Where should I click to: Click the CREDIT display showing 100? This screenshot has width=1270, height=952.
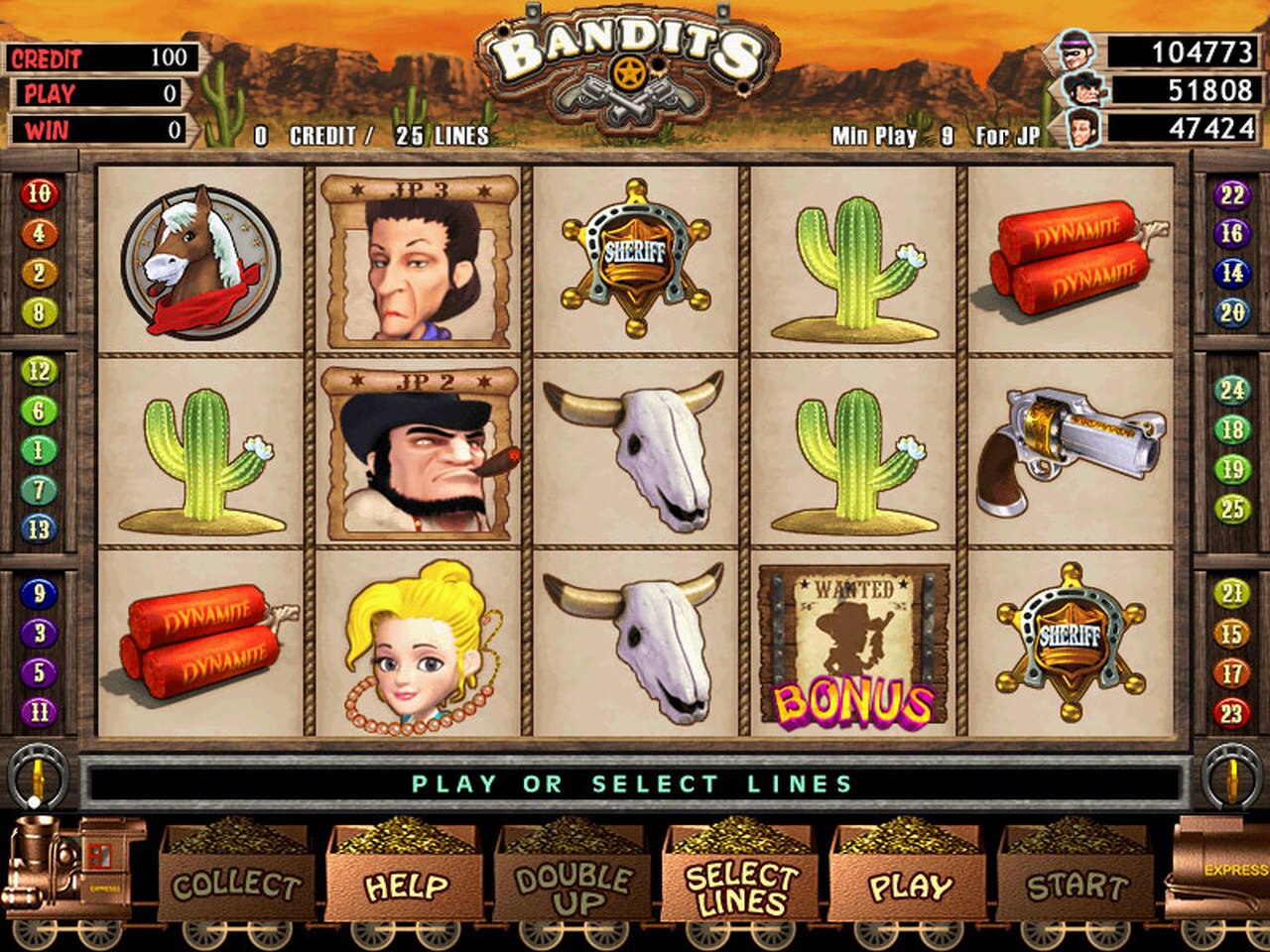click(x=99, y=59)
